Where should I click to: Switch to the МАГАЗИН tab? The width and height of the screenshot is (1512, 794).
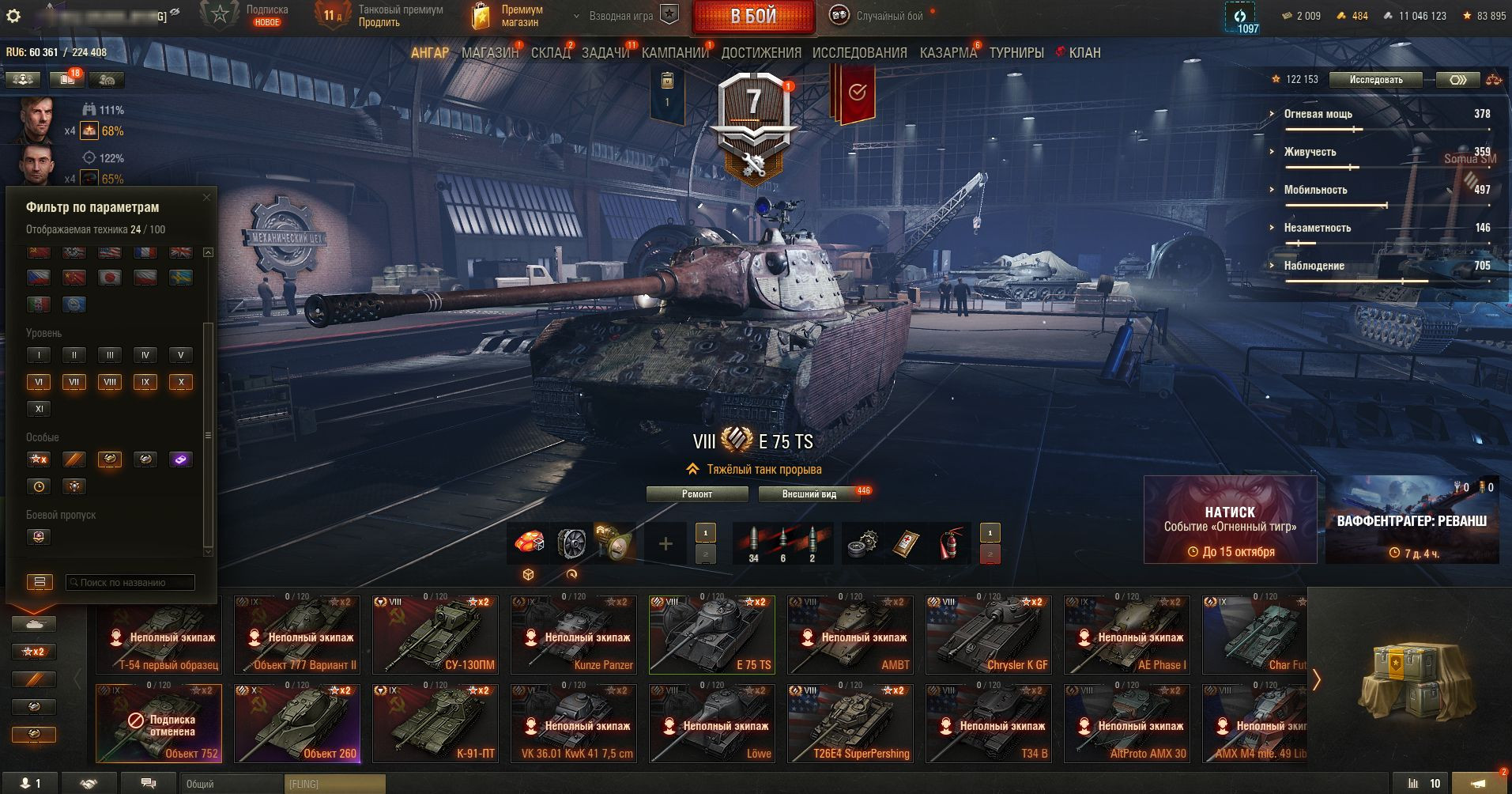point(489,53)
